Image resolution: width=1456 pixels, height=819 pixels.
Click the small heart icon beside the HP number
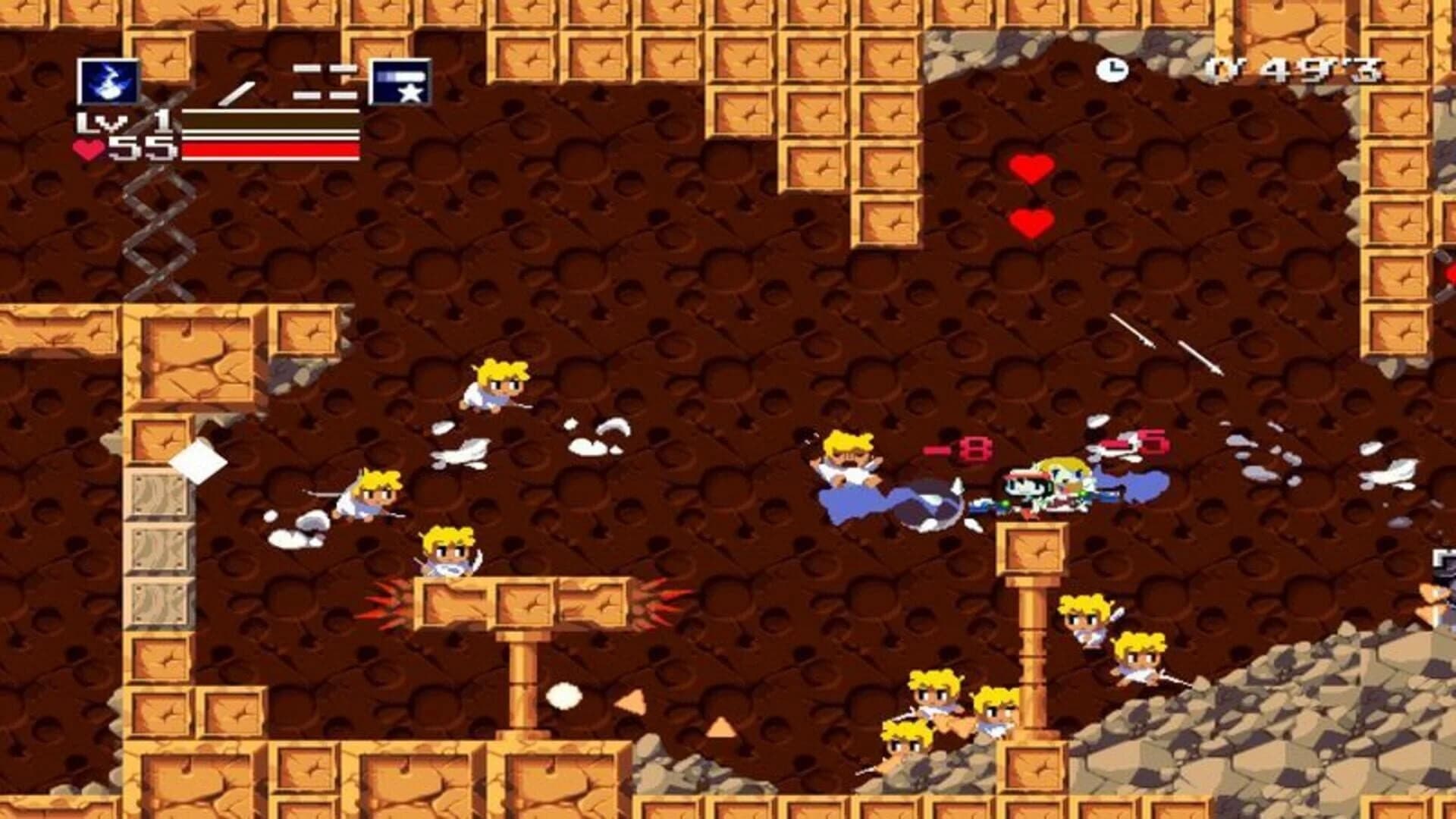point(91,149)
